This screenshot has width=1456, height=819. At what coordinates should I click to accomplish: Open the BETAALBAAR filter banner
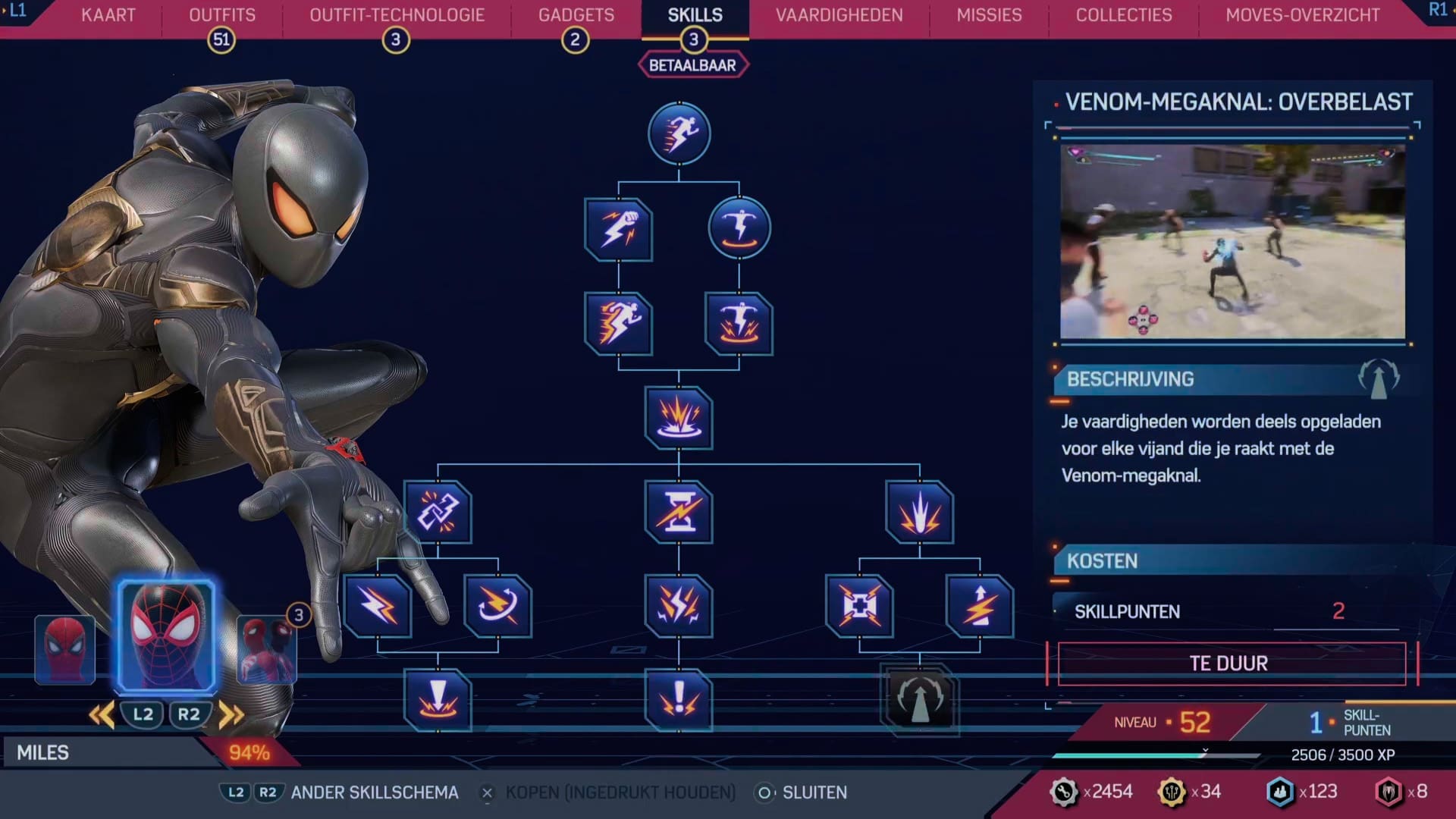pos(692,64)
